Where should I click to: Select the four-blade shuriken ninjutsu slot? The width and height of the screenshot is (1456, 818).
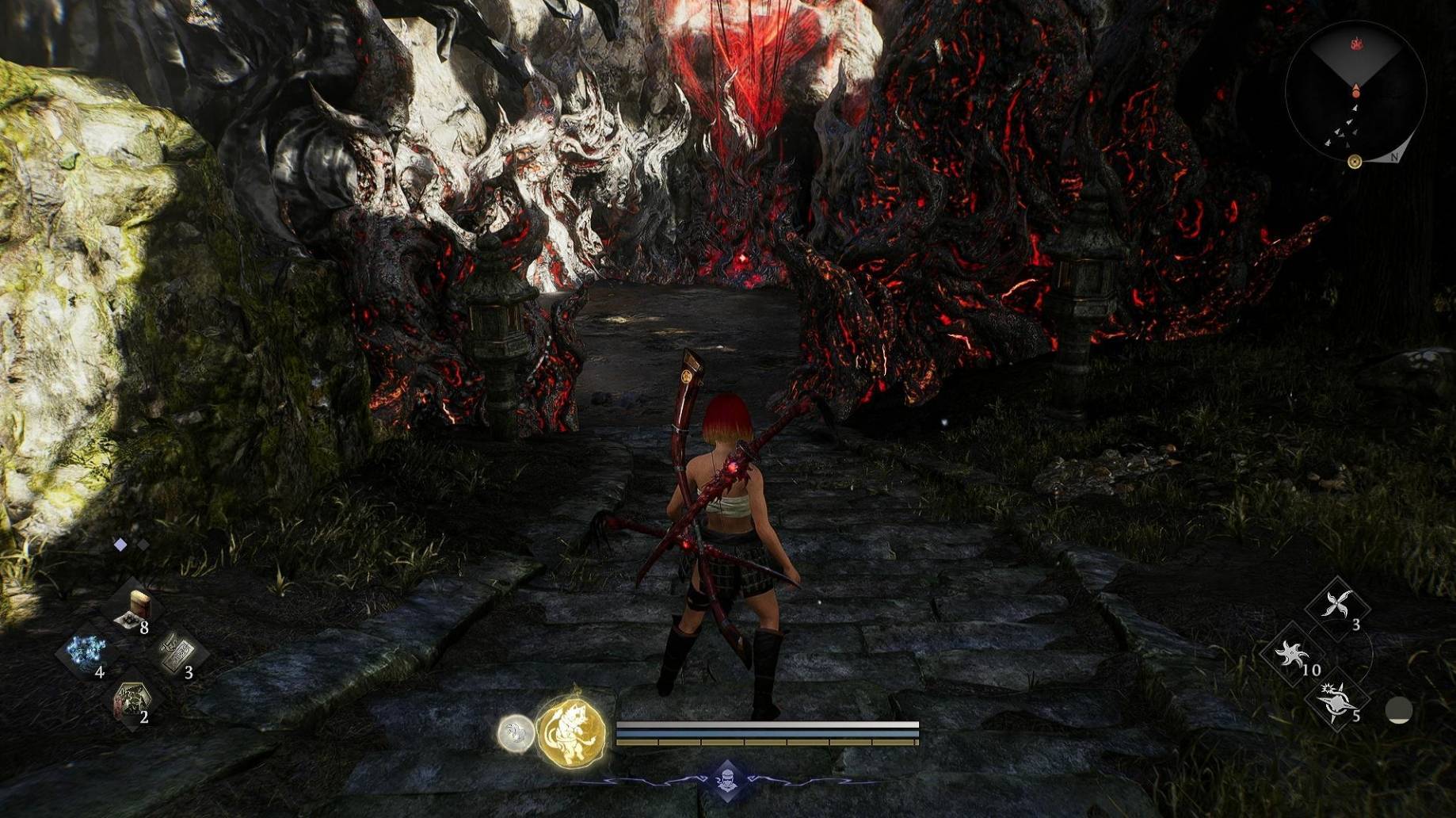coord(1337,606)
